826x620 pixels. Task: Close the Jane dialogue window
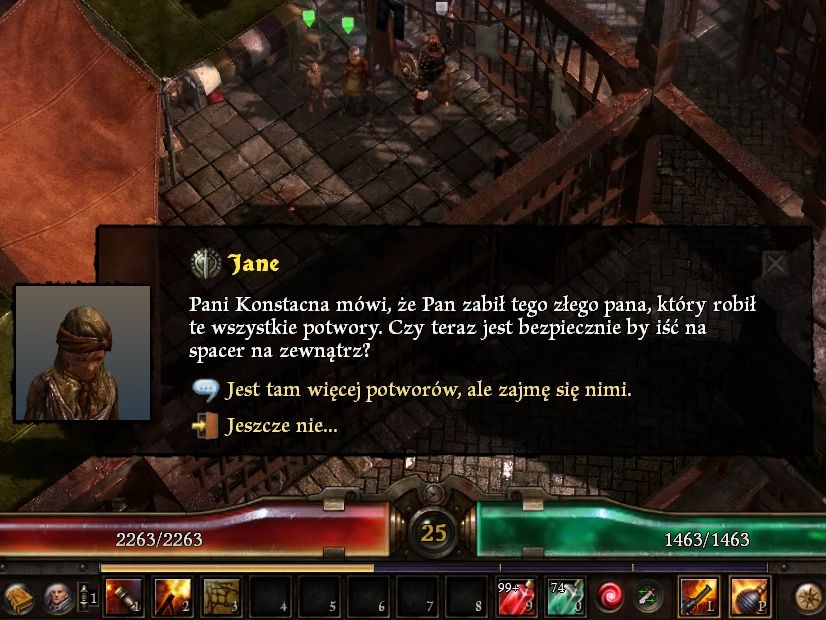(x=776, y=264)
